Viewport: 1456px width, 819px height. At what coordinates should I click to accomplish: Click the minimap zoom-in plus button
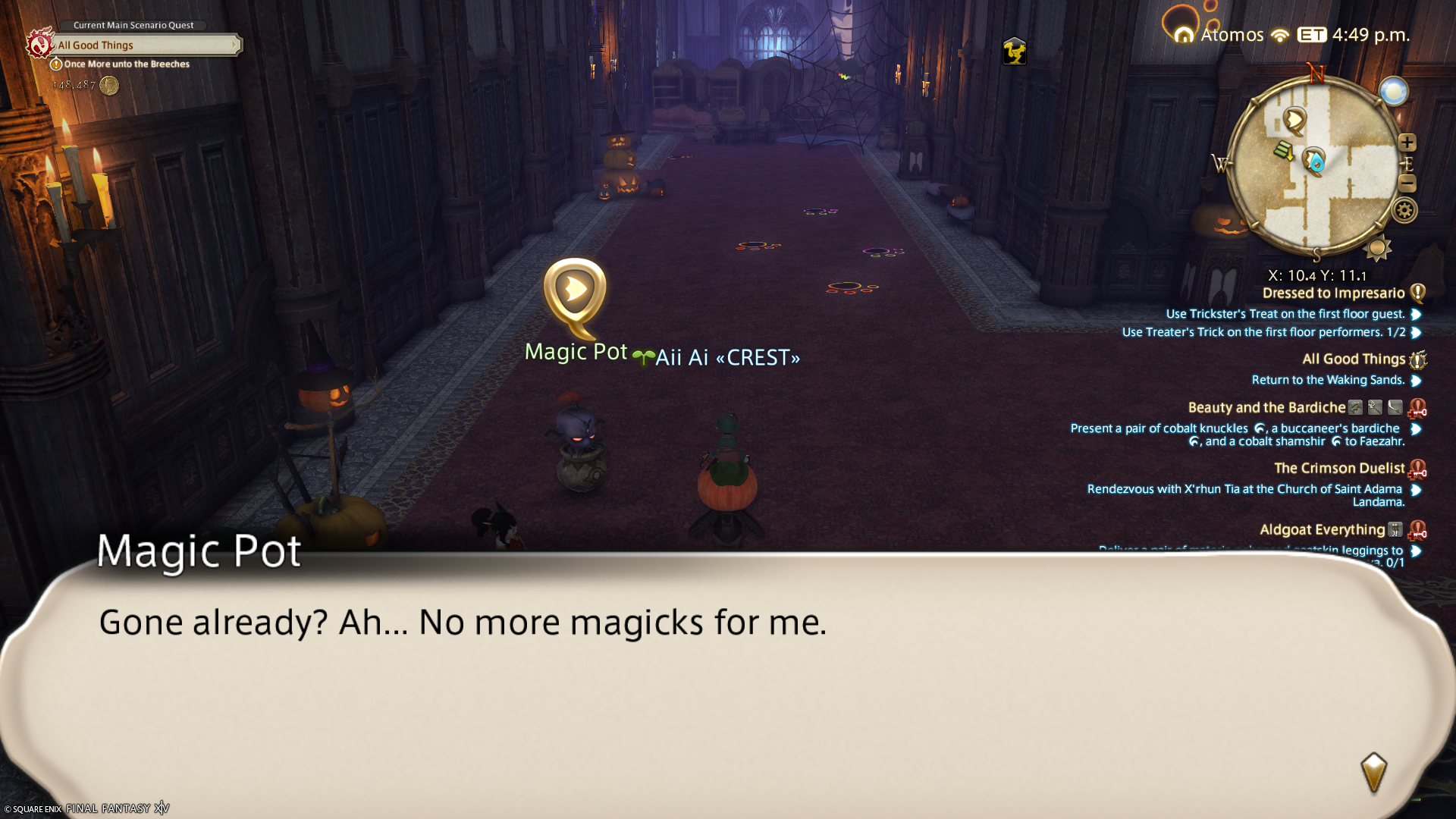point(1407,143)
